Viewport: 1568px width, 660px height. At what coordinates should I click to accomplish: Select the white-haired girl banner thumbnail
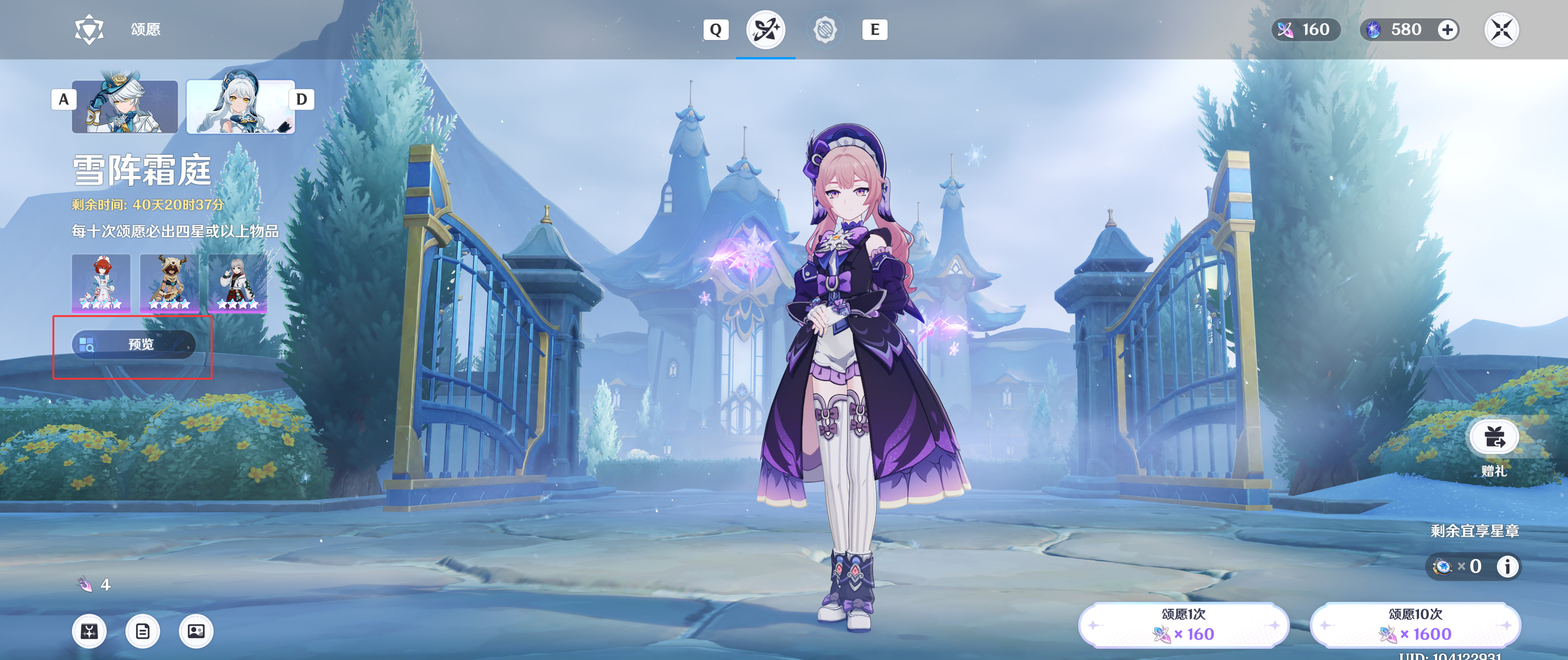[x=240, y=107]
